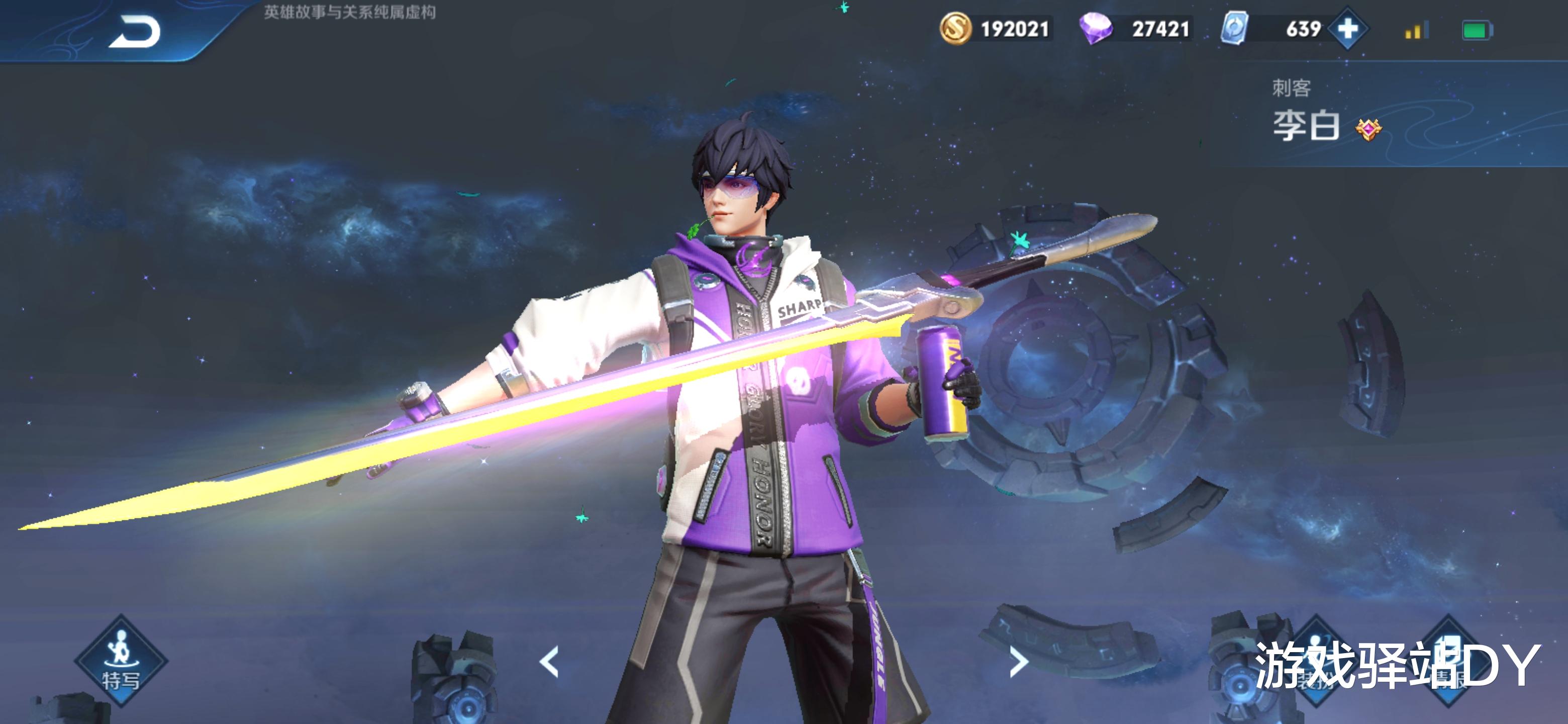
Task: Go back using the return arrow
Action: coord(135,32)
